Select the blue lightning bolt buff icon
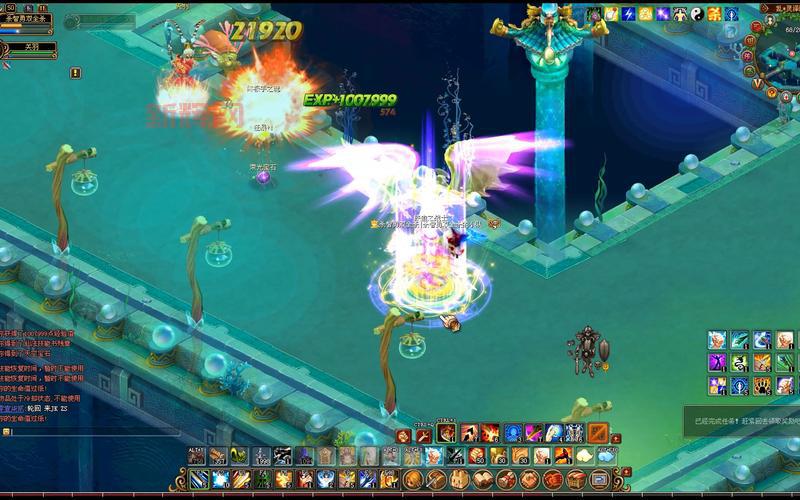This screenshot has width=800, height=500. tap(629, 14)
